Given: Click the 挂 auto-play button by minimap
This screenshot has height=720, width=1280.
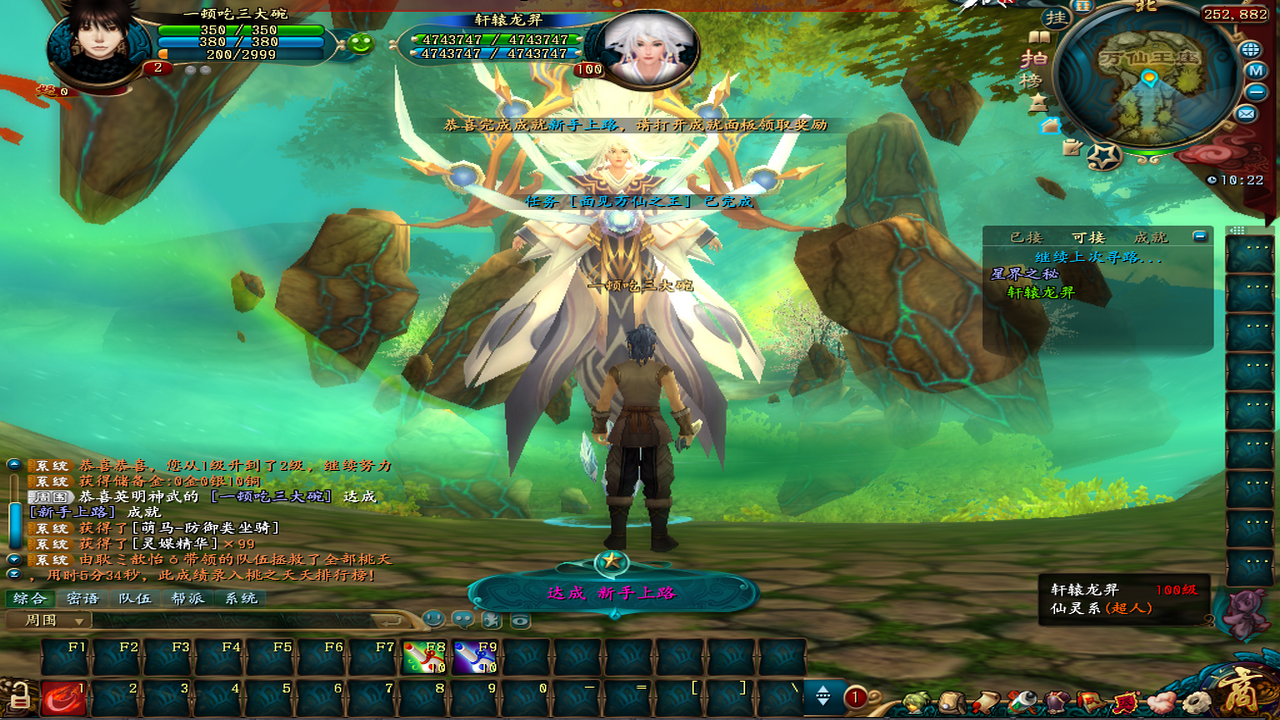Looking at the screenshot, I should point(1055,18).
